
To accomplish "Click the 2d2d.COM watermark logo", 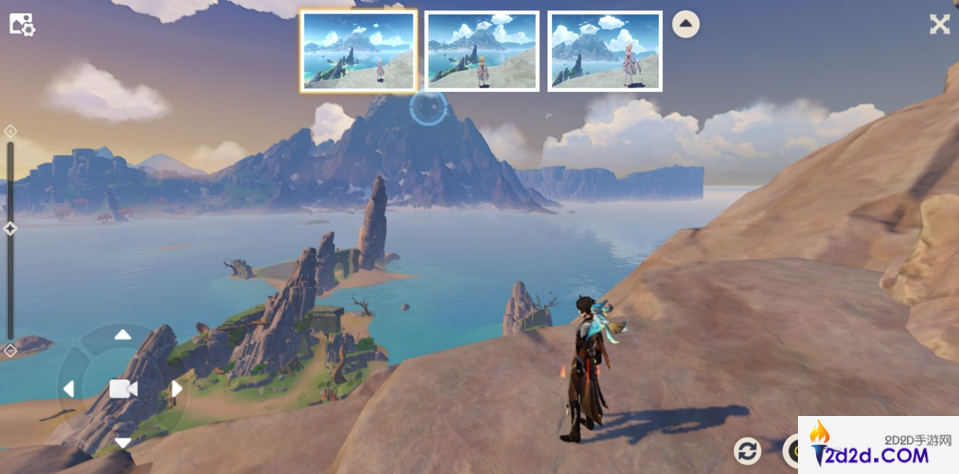I will 878,446.
